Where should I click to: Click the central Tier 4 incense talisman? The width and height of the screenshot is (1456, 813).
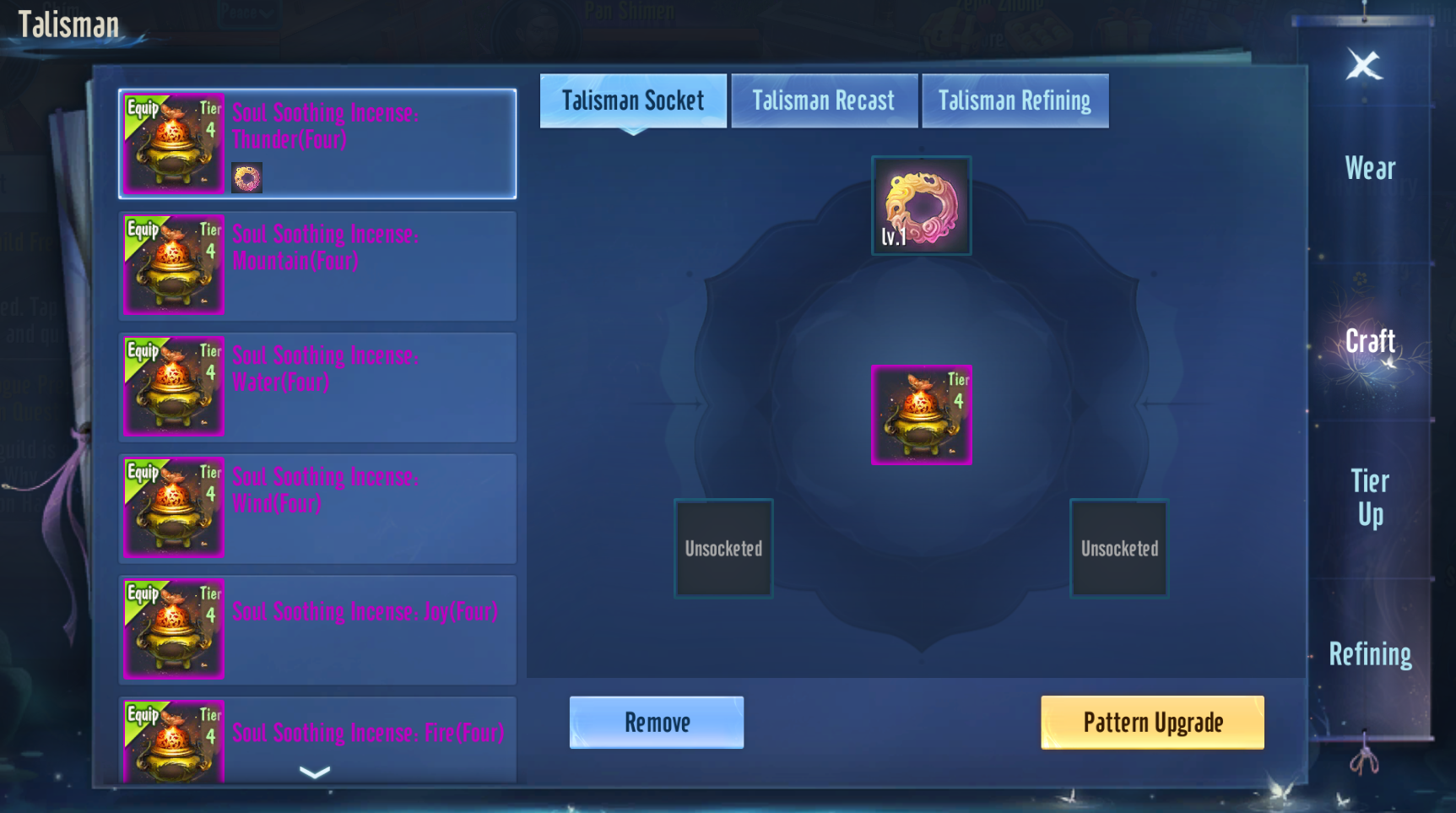coord(921,415)
